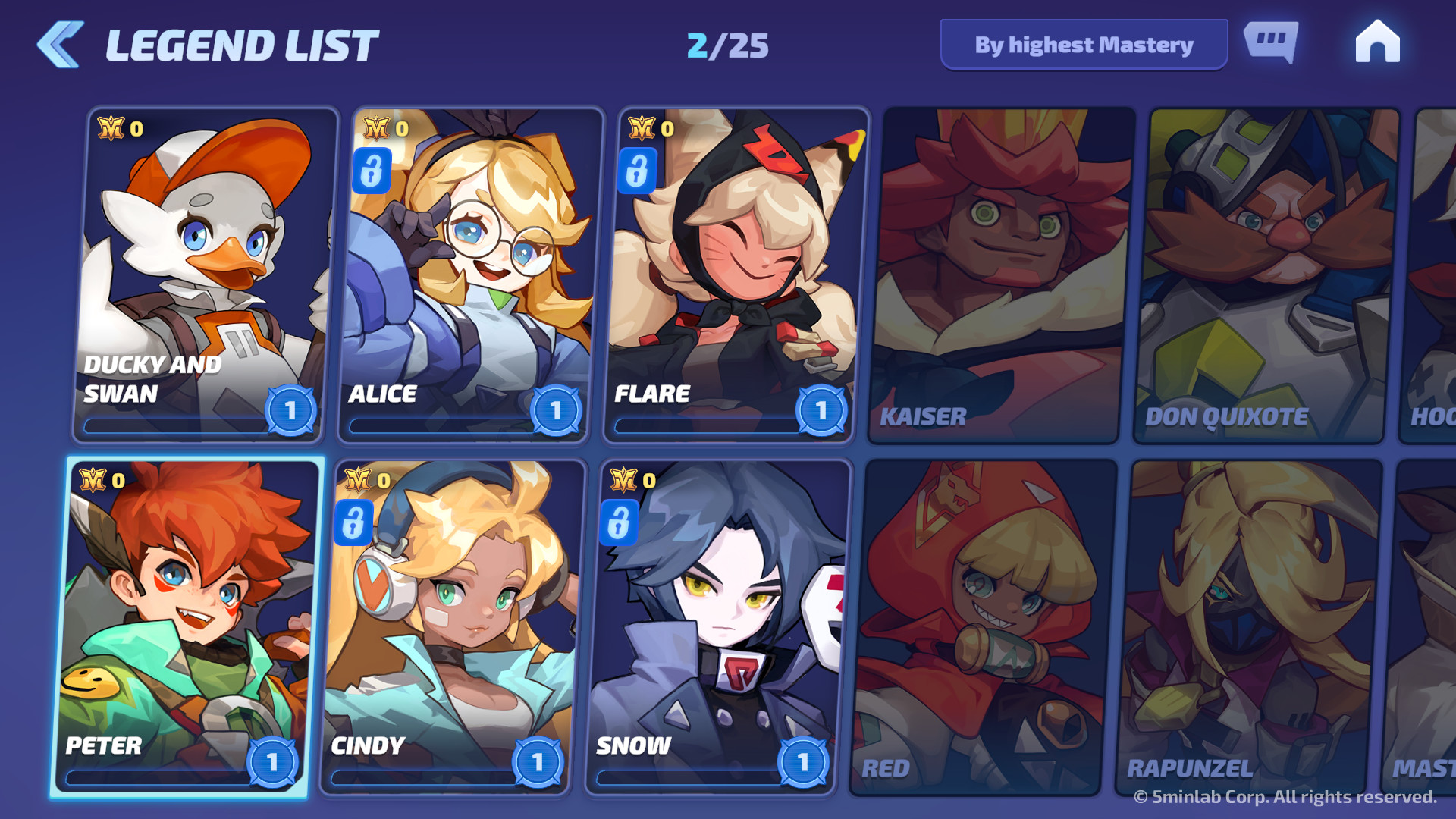Open the By highest Mastery sorting dropdown

1083,45
